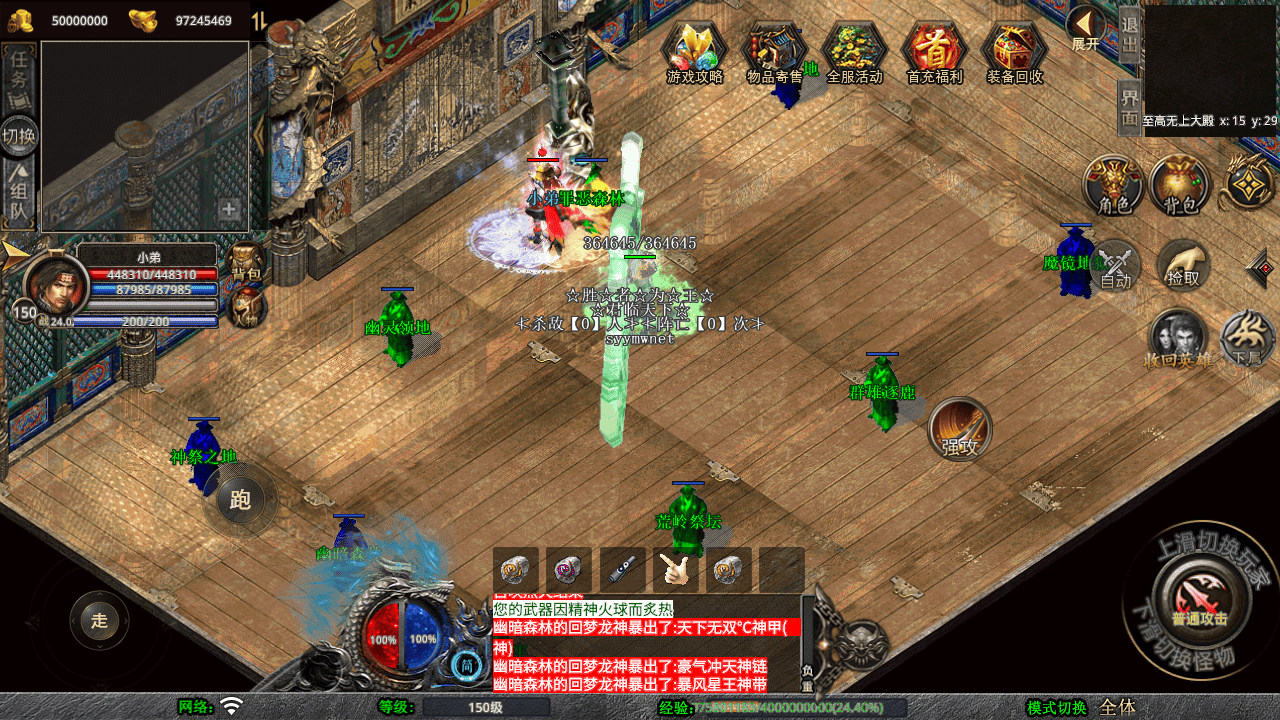Viewport: 1280px width, 720px height.
Task: Click the 展开 expand arrow button
Action: click(1085, 28)
